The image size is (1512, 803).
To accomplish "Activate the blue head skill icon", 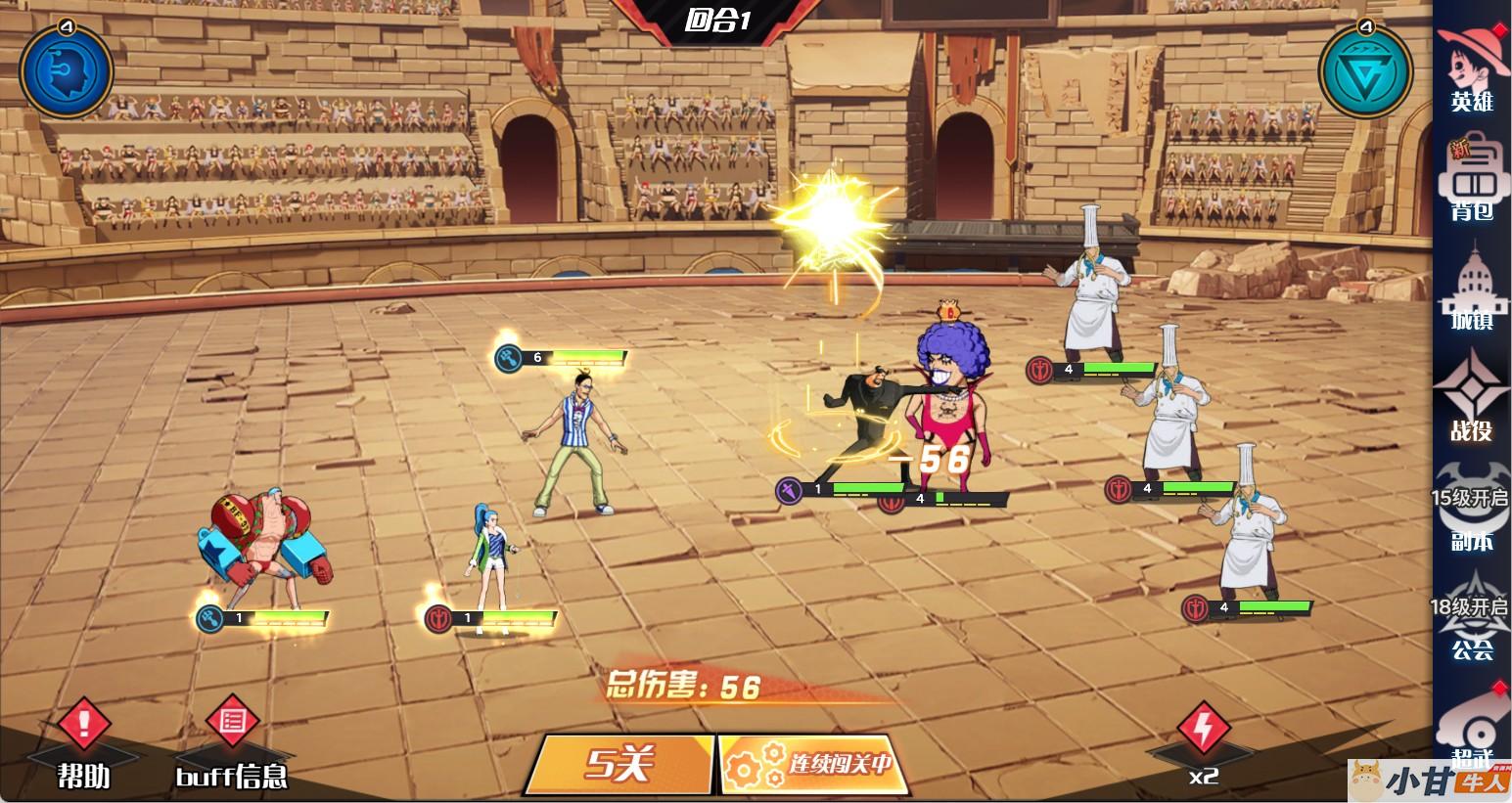I will point(67,70).
